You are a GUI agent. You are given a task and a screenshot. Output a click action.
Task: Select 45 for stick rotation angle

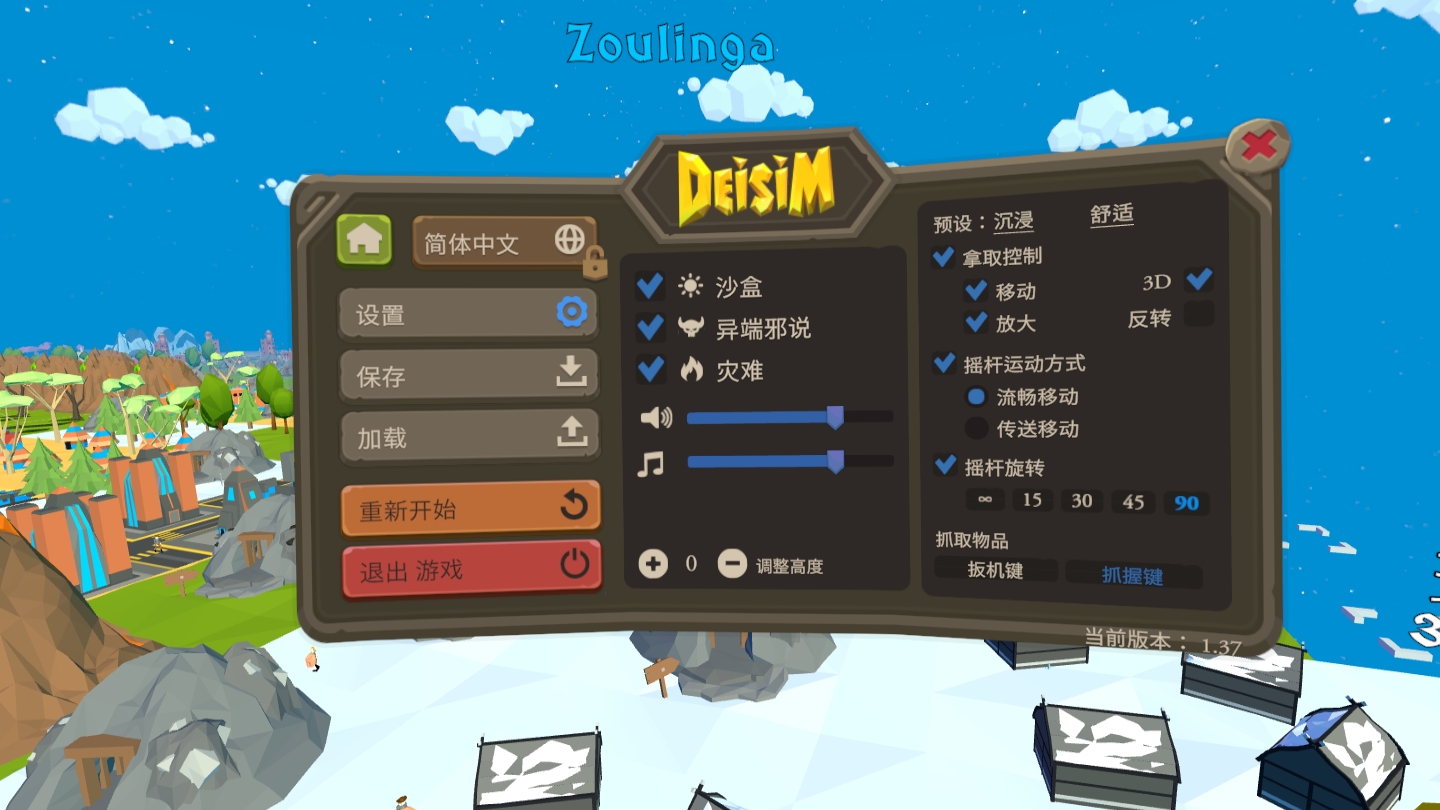[1133, 501]
